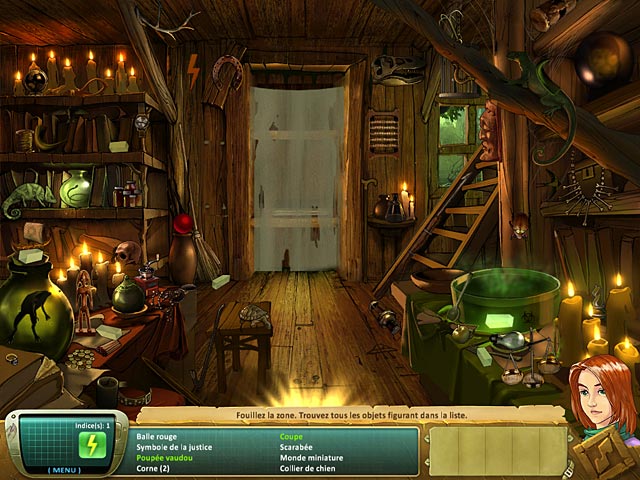Use the green lightning bolt hint

point(92,444)
